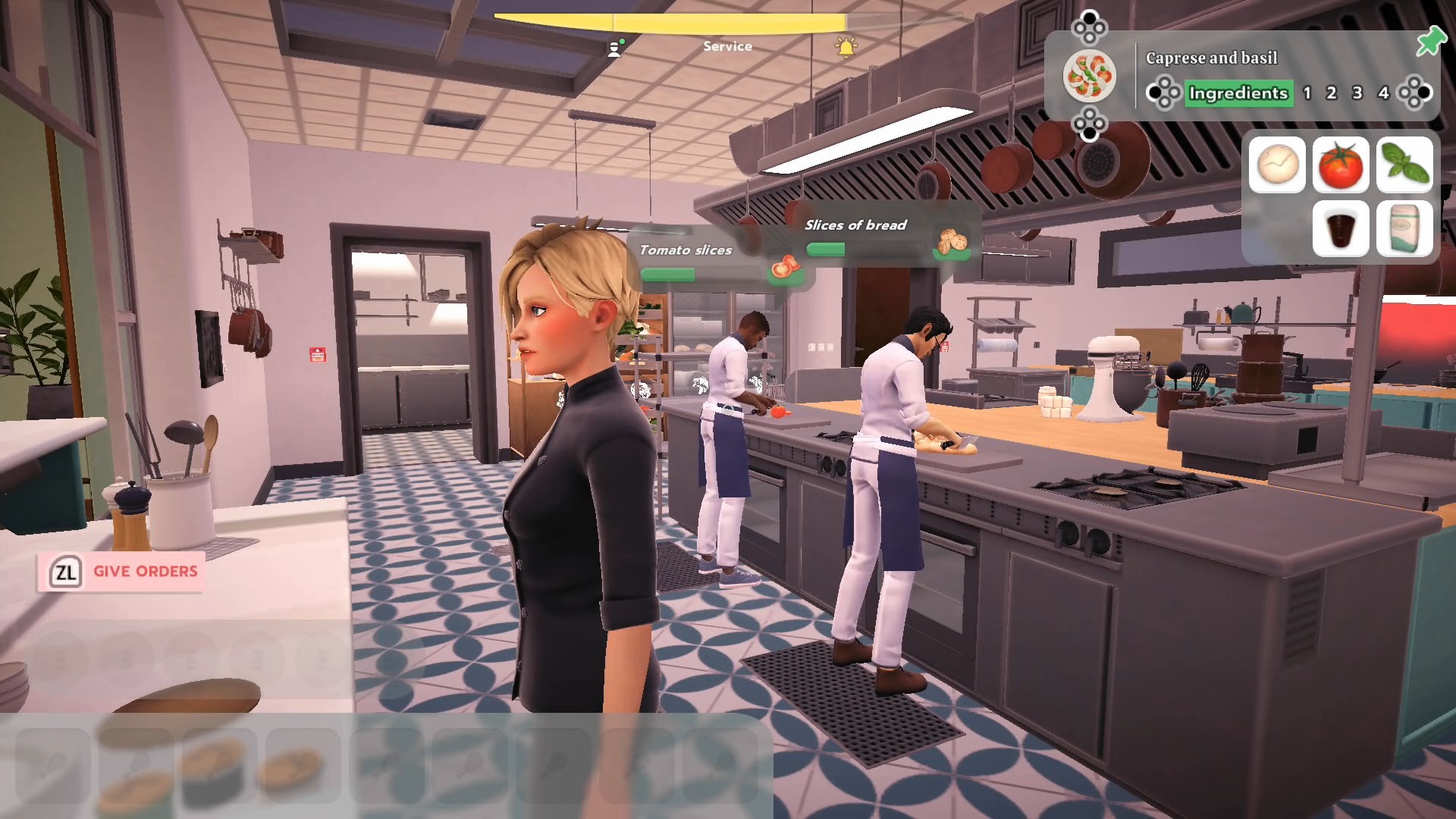The image size is (1456, 819).
Task: Choose the tomato ingredient icon
Action: click(x=1341, y=165)
